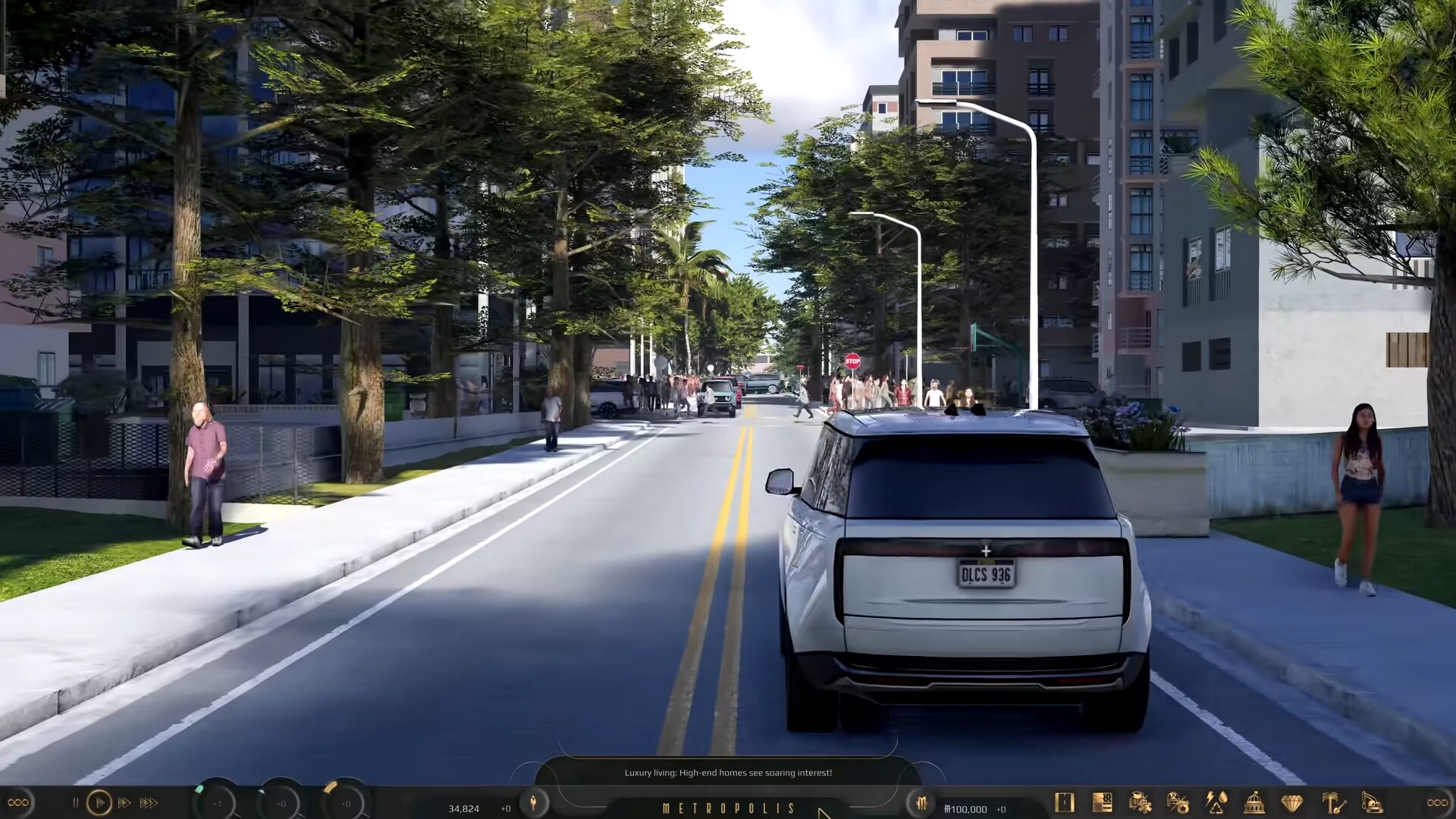1456x819 pixels.
Task: Select the excavator bulldoze tool
Action: [x=1372, y=802]
